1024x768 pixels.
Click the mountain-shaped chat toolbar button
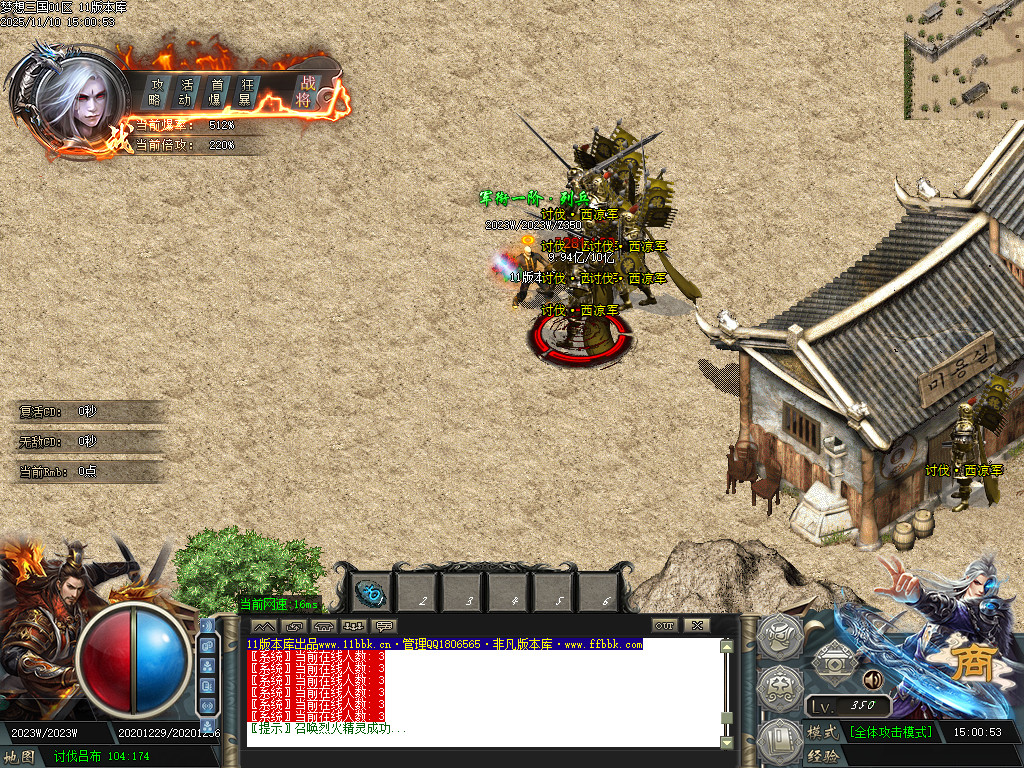click(264, 626)
